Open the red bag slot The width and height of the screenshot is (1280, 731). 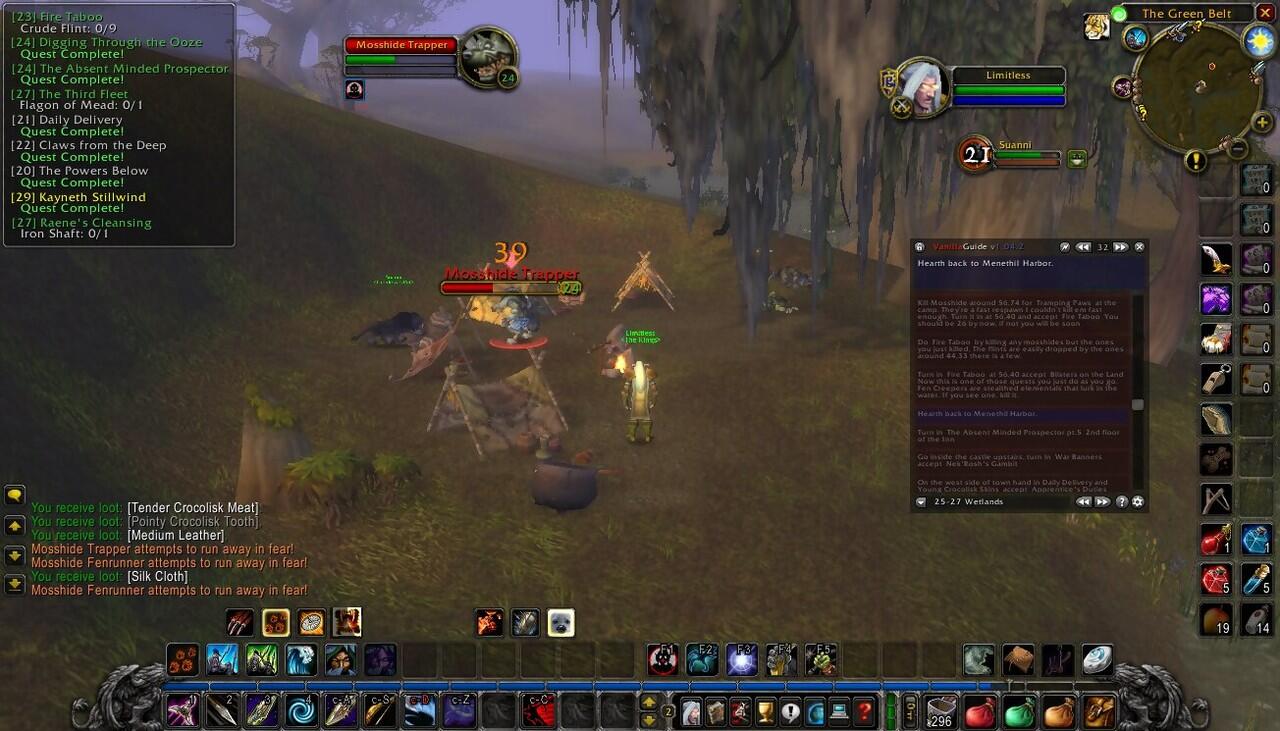(980, 711)
